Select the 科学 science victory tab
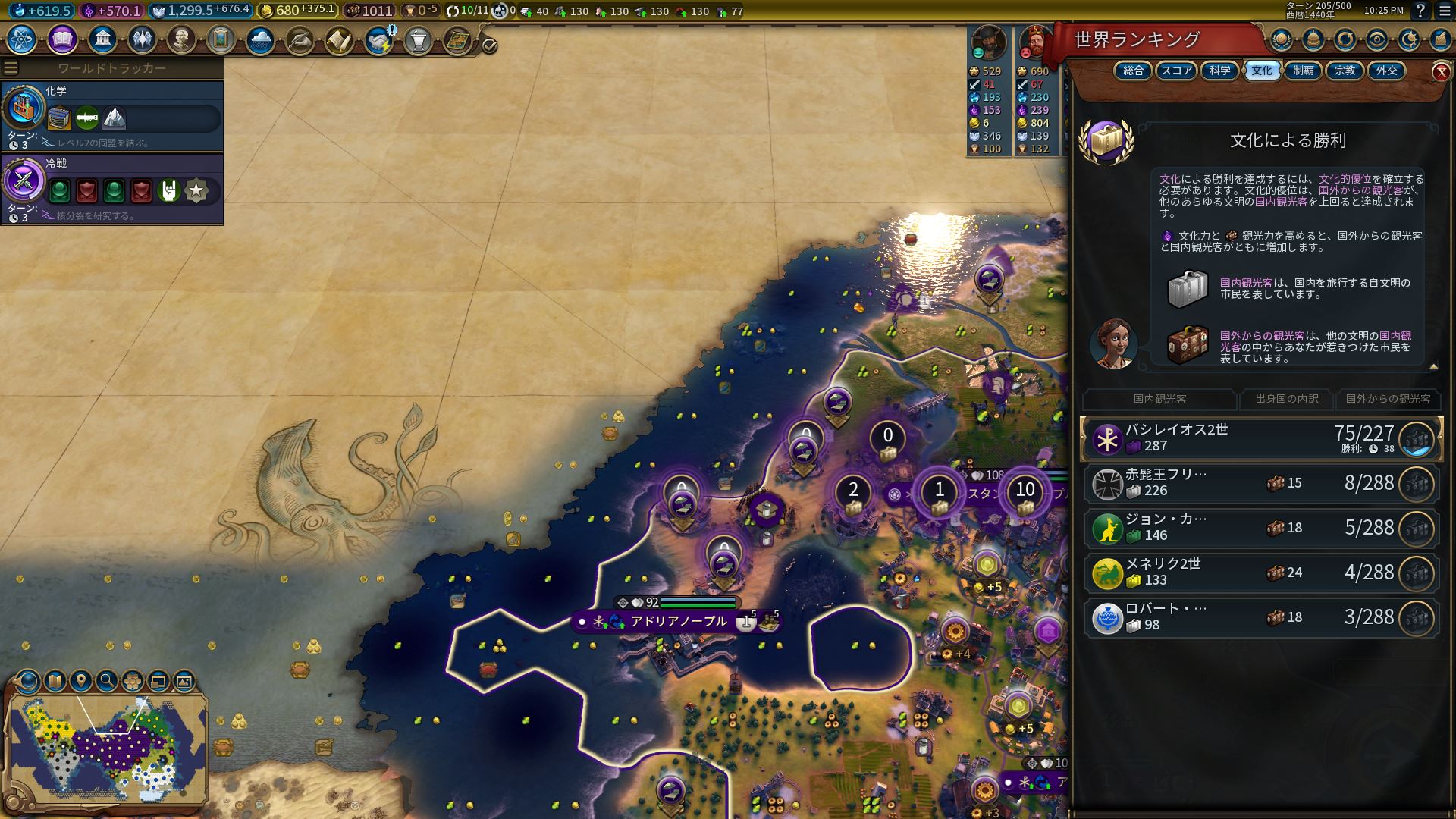Image resolution: width=1456 pixels, height=819 pixels. click(x=1219, y=71)
